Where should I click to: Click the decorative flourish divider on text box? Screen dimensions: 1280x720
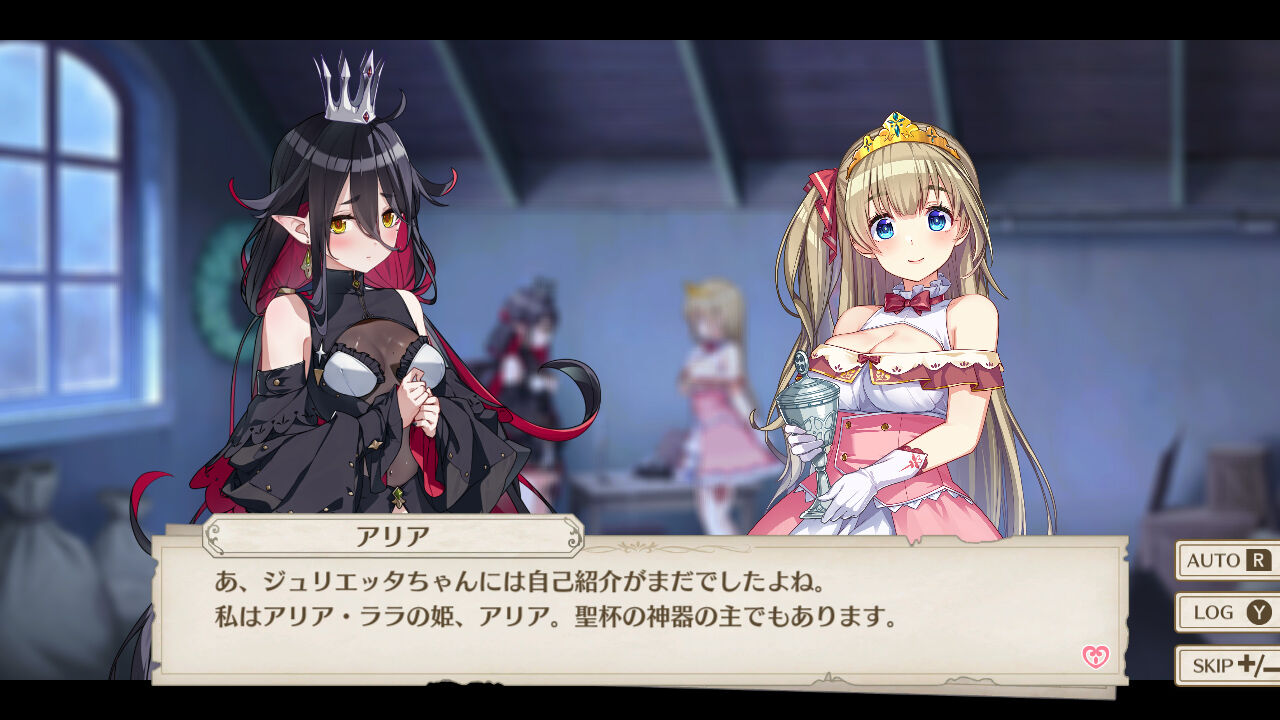click(x=634, y=548)
